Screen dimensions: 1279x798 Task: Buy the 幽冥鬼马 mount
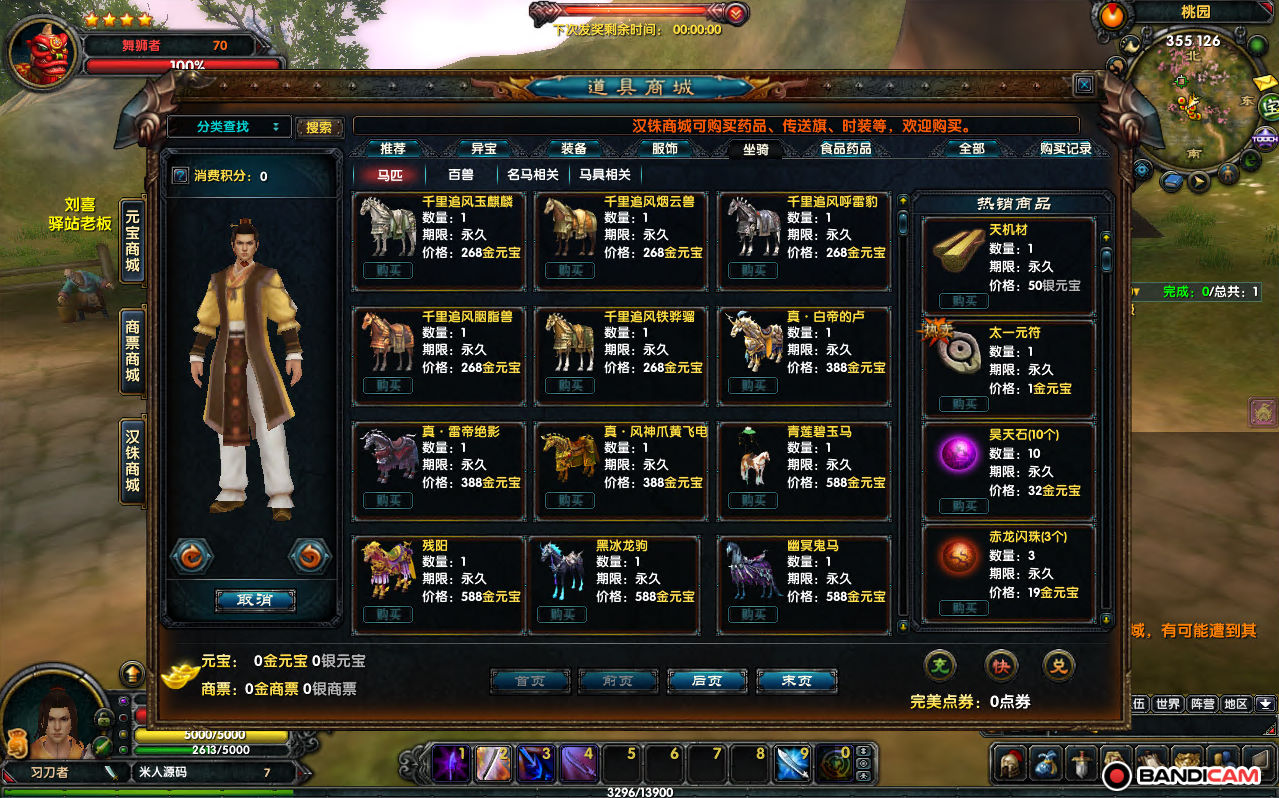753,614
